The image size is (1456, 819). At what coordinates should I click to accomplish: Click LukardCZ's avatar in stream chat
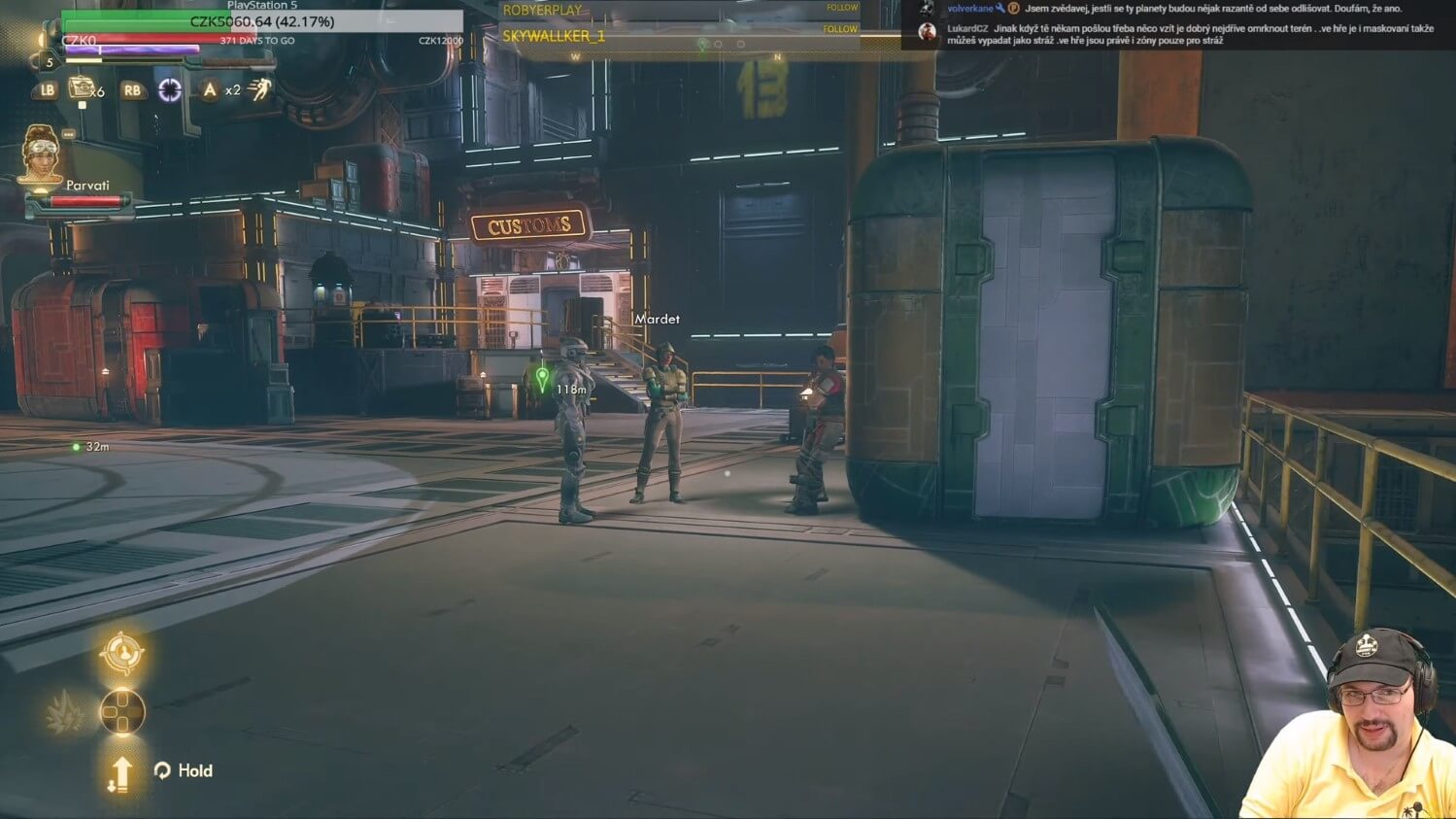pos(928,32)
